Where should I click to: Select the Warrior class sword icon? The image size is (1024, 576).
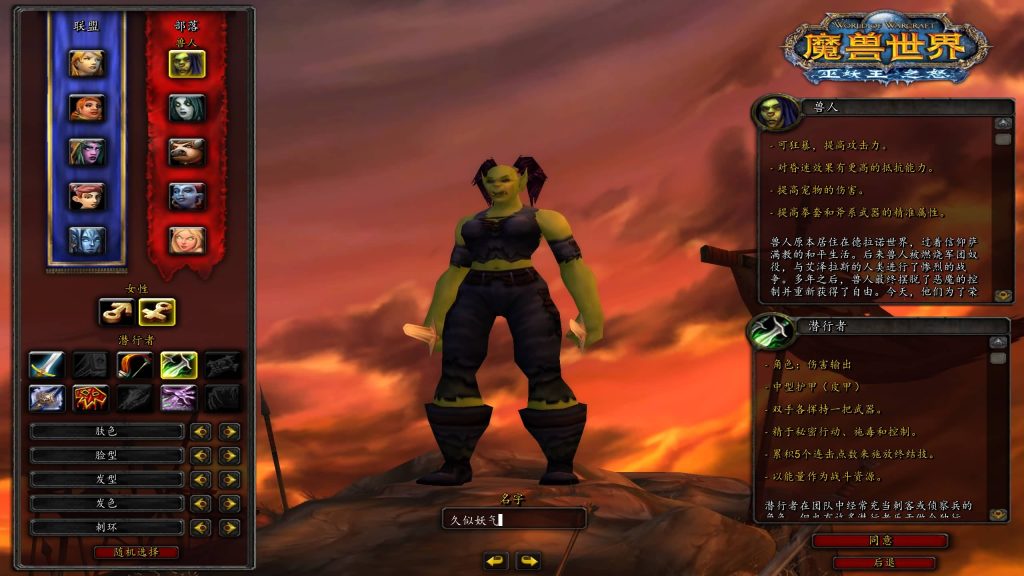(46, 365)
